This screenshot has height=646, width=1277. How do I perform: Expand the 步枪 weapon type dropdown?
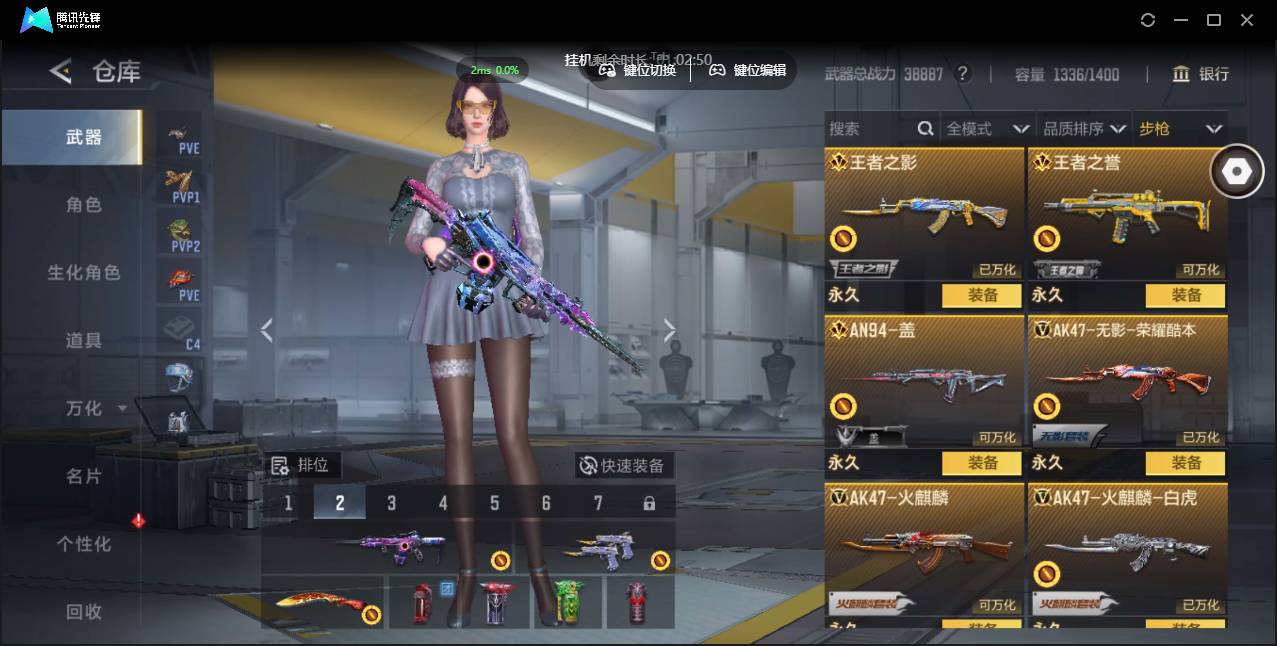pyautogui.click(x=1180, y=129)
